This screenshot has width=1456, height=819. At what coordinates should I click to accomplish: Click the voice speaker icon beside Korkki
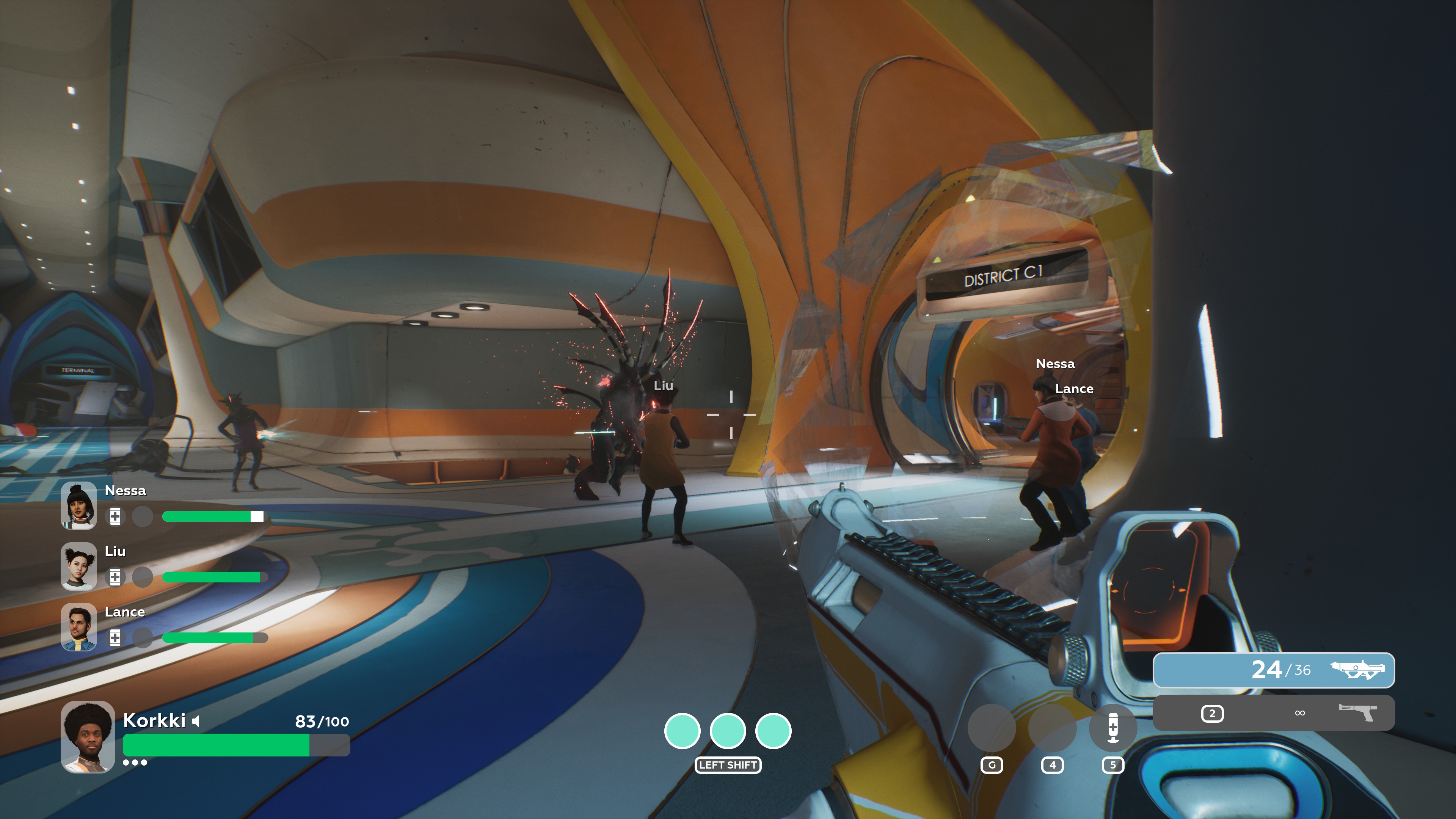(196, 721)
